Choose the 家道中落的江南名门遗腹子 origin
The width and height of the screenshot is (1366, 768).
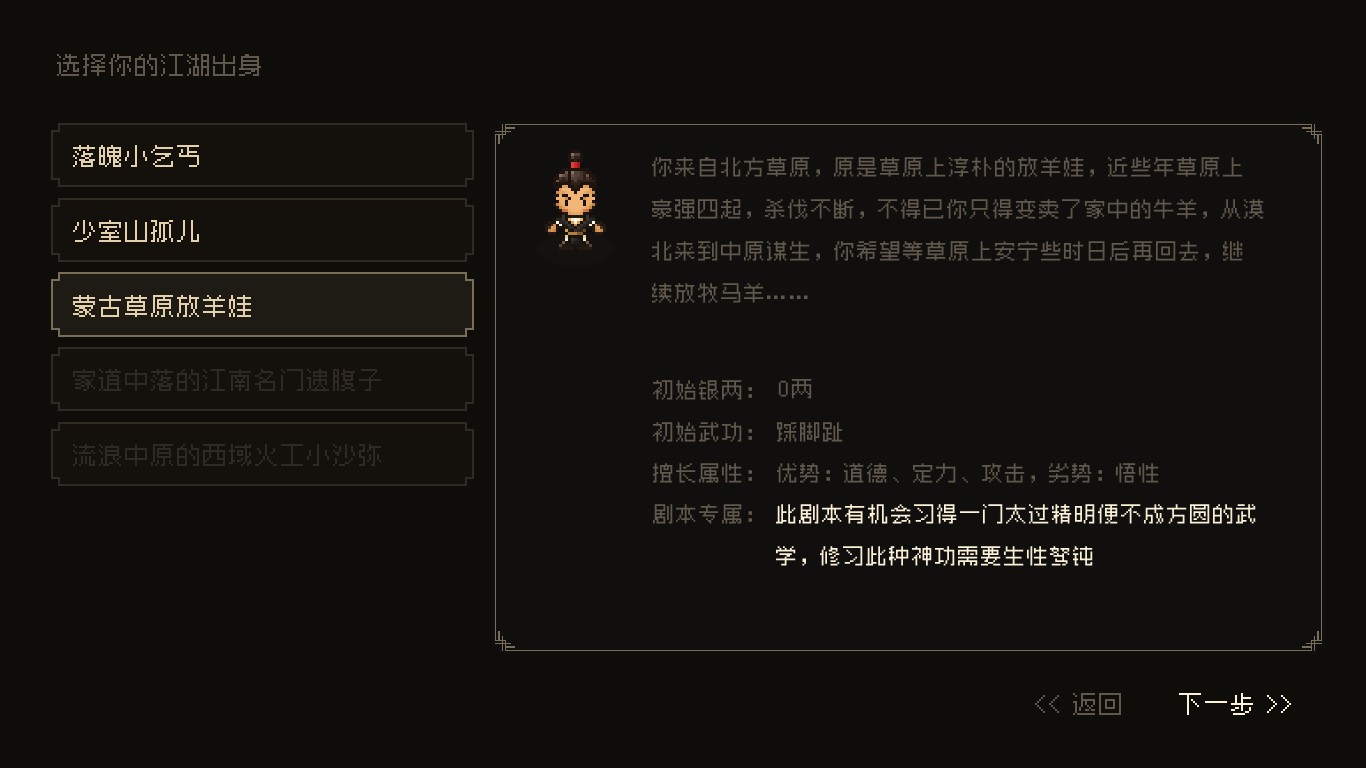[262, 379]
